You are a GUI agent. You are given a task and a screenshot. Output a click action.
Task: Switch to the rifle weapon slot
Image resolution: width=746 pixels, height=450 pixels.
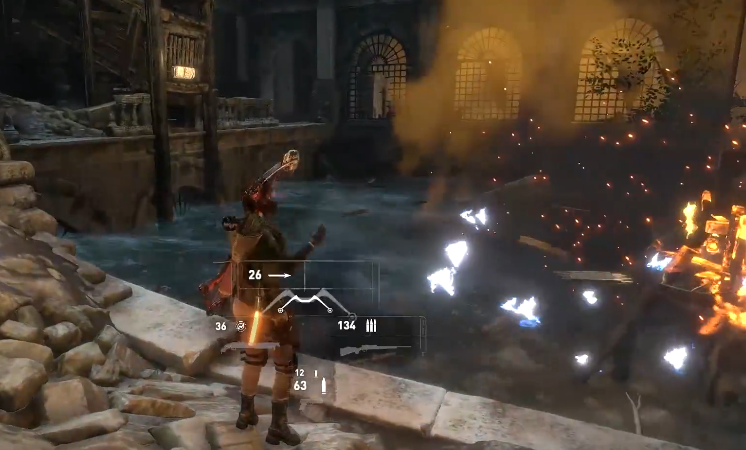click(x=376, y=350)
